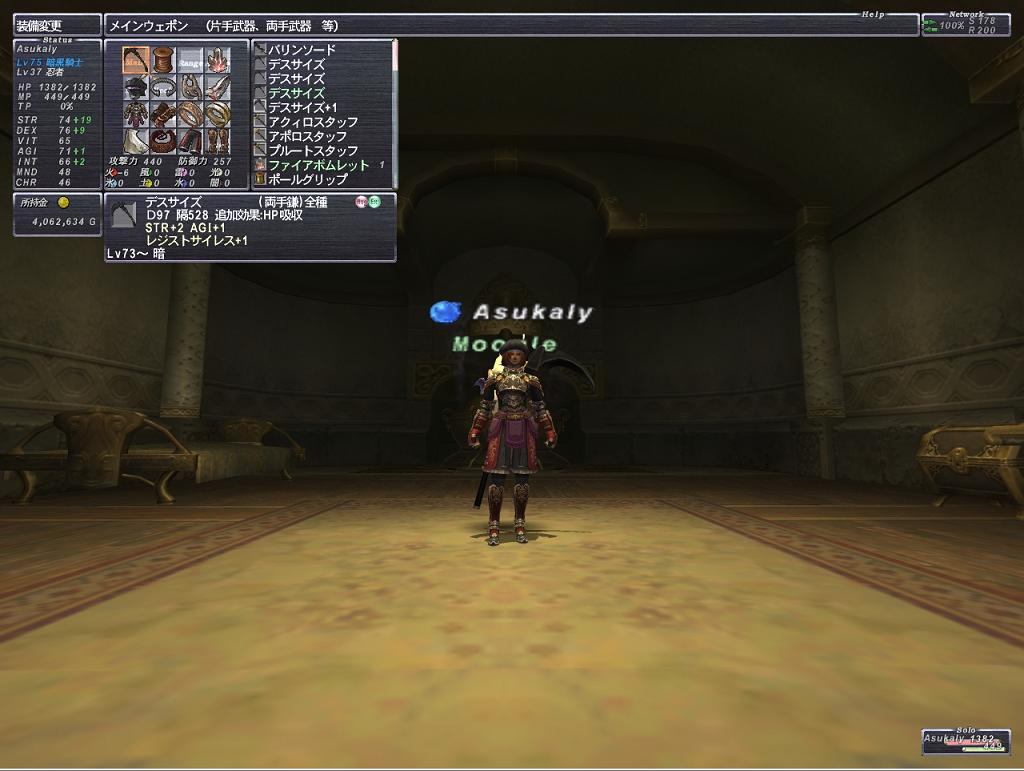Pick the green highlighted デスサイズ entry
Screen dimensions: 1024x771
coord(296,93)
